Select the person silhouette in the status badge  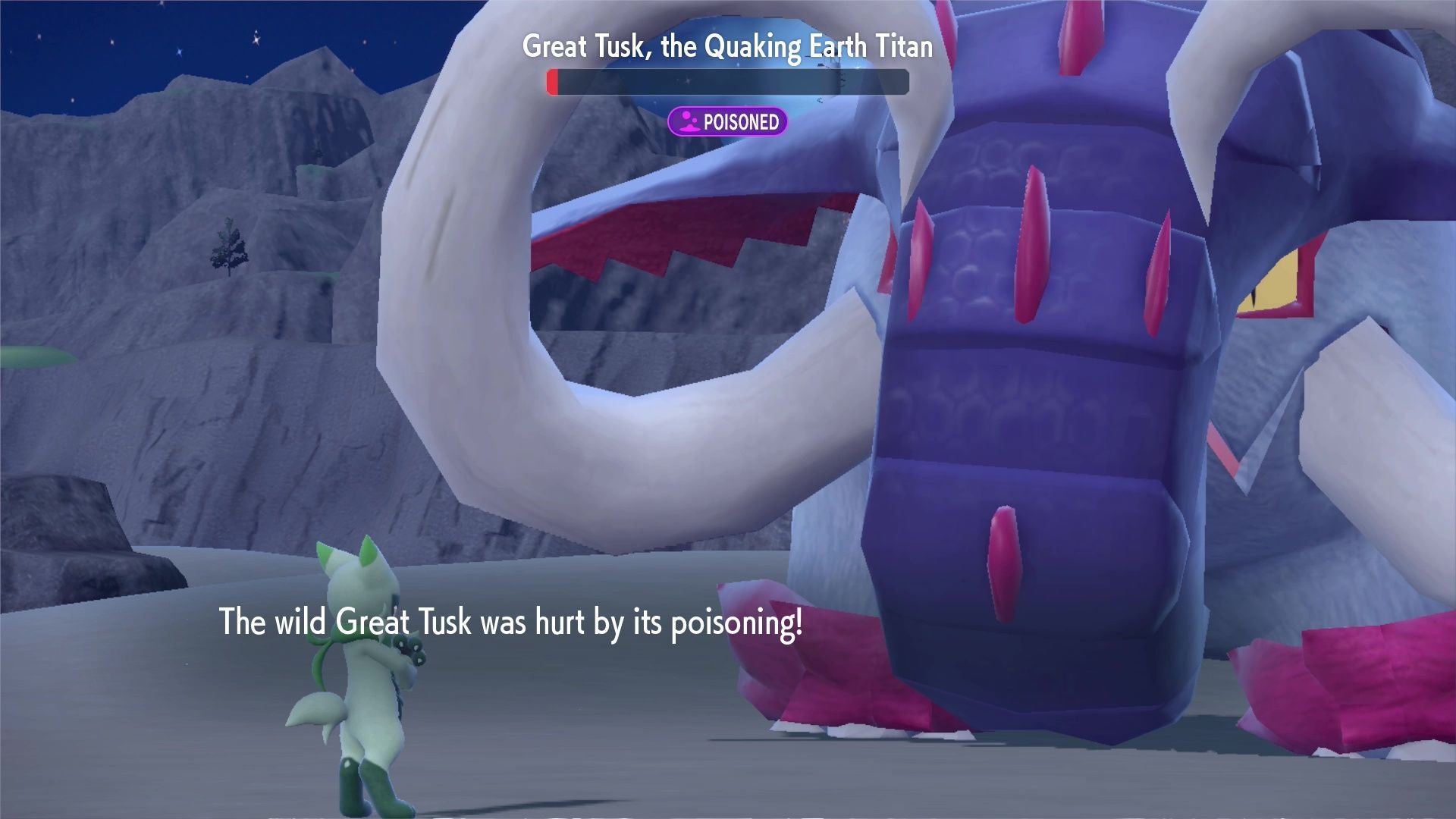click(x=689, y=121)
